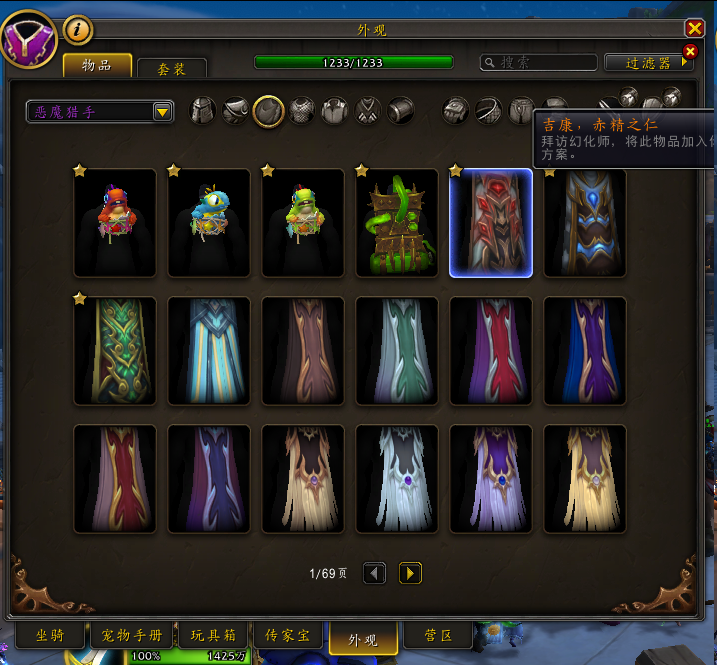
Task: Open the 传家宝 heirlooms tab
Action: (288, 637)
